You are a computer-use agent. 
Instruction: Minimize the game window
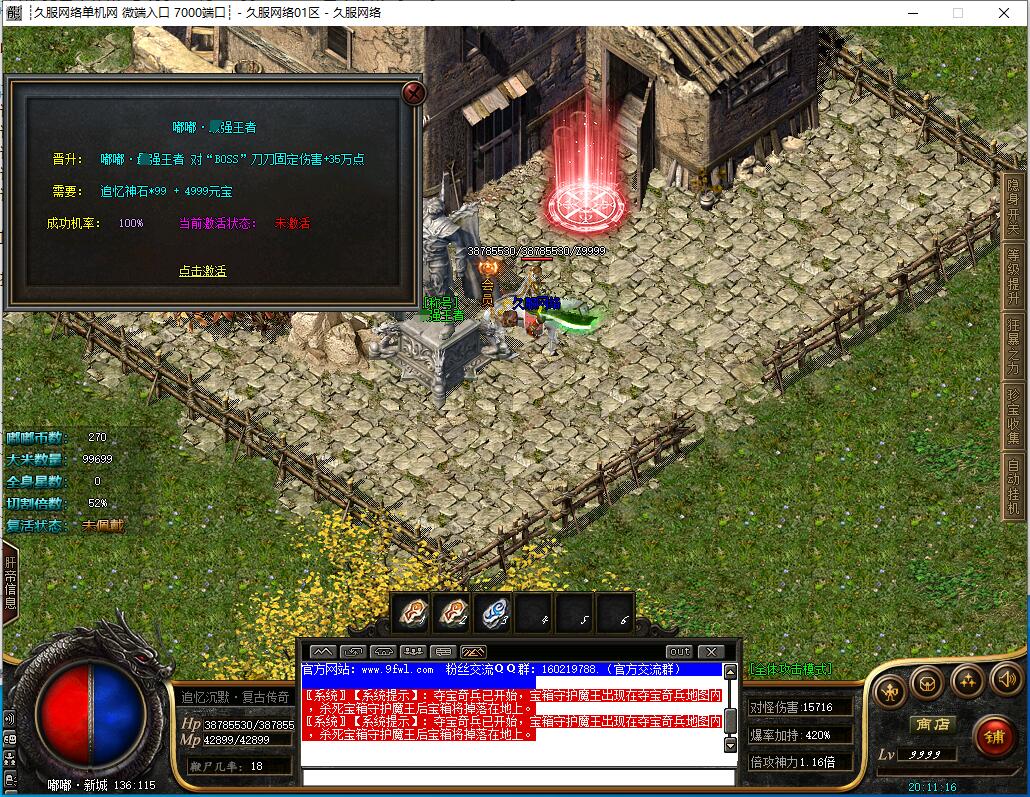[911, 13]
